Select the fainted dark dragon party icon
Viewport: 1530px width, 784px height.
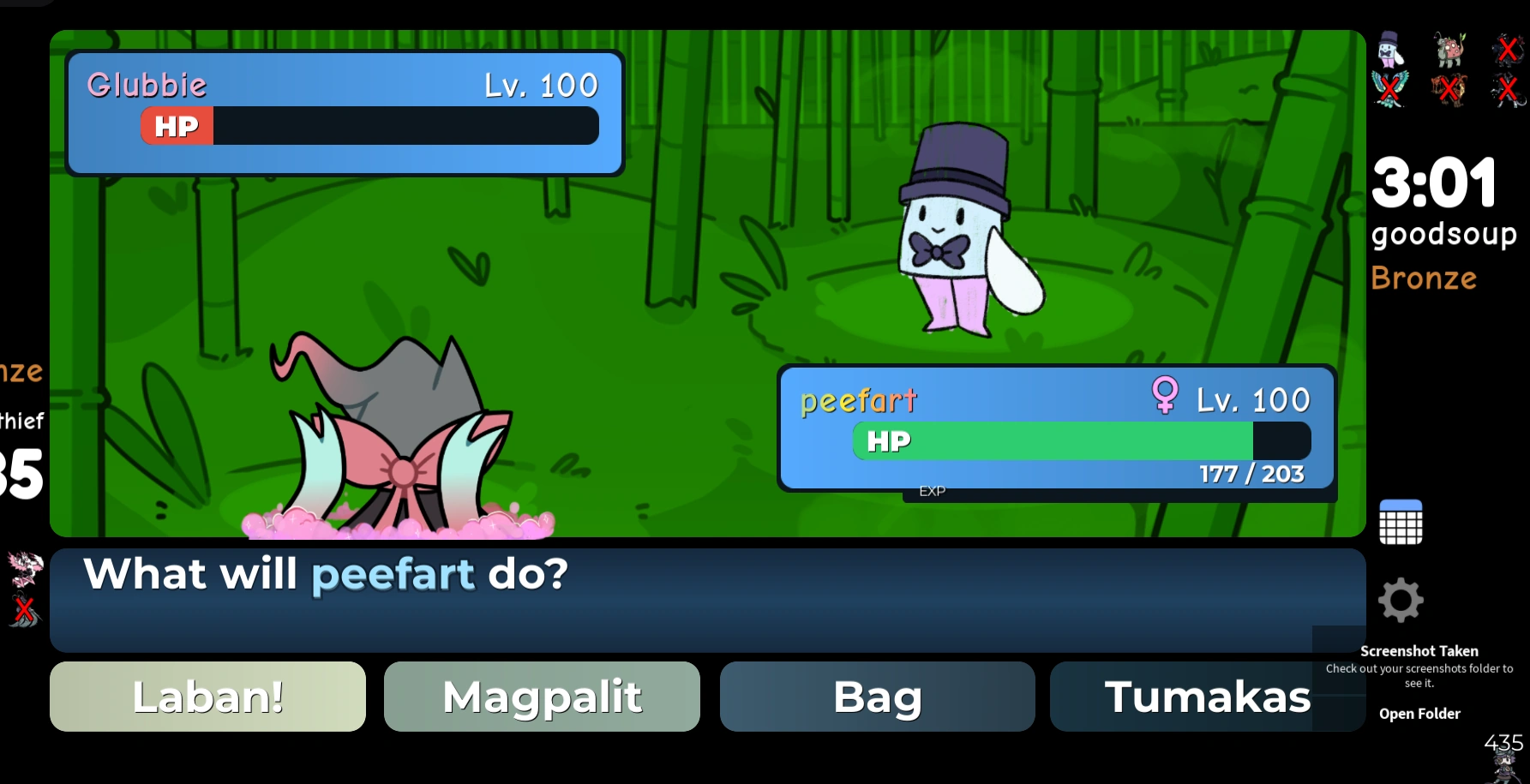(1507, 50)
